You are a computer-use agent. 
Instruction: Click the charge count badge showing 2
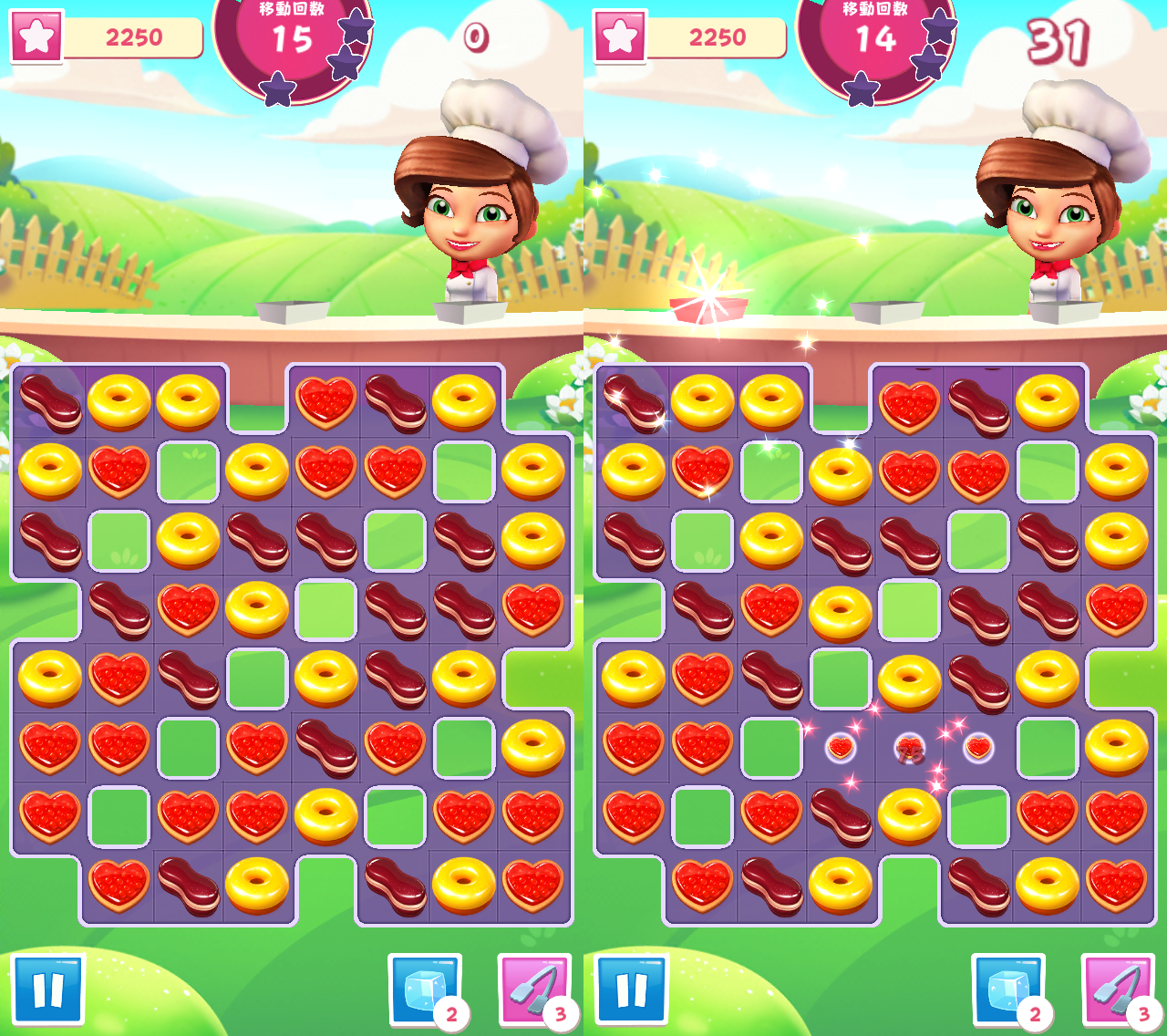(453, 1015)
